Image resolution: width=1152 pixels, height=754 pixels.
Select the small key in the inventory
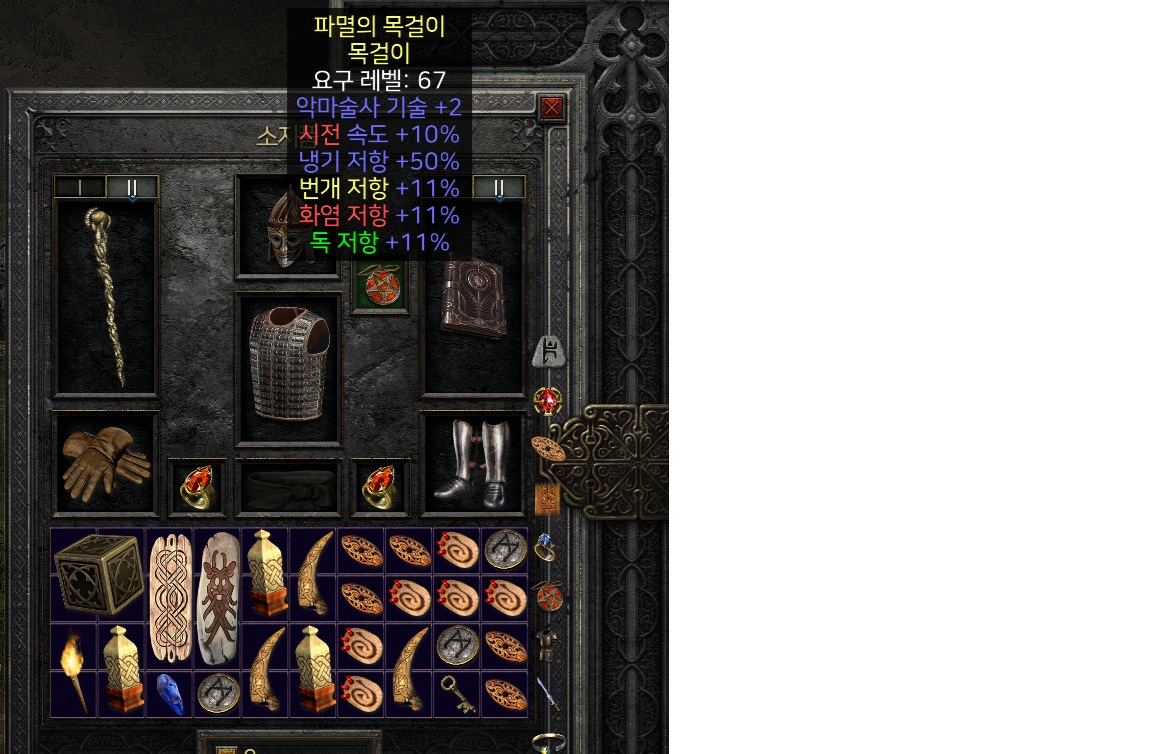click(x=457, y=694)
